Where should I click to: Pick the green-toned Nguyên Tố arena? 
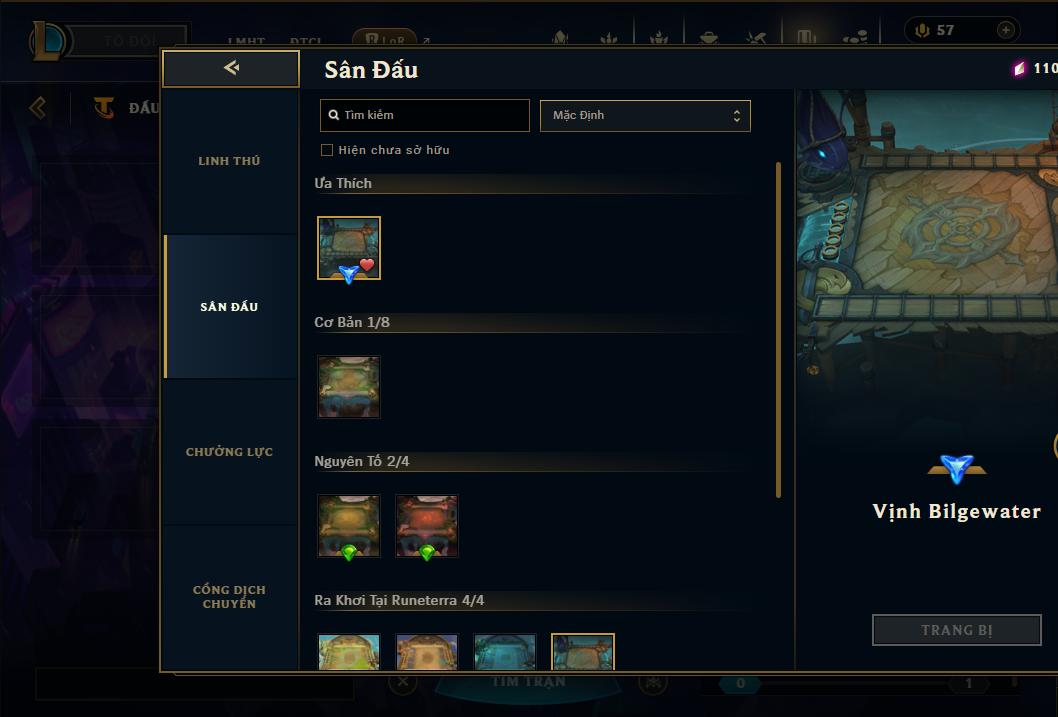349,526
